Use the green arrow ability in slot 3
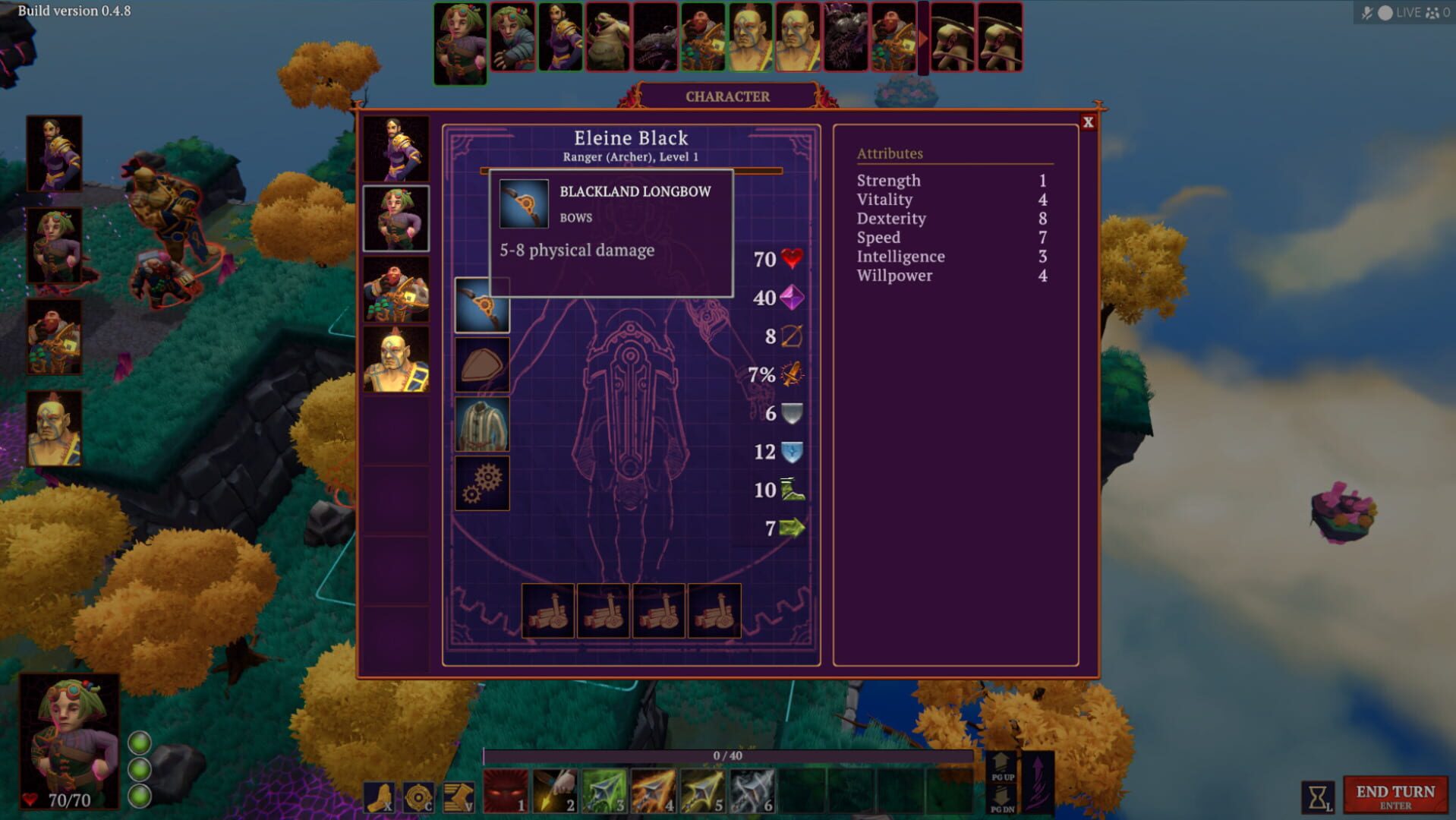This screenshot has height=820, width=1456. [x=603, y=792]
